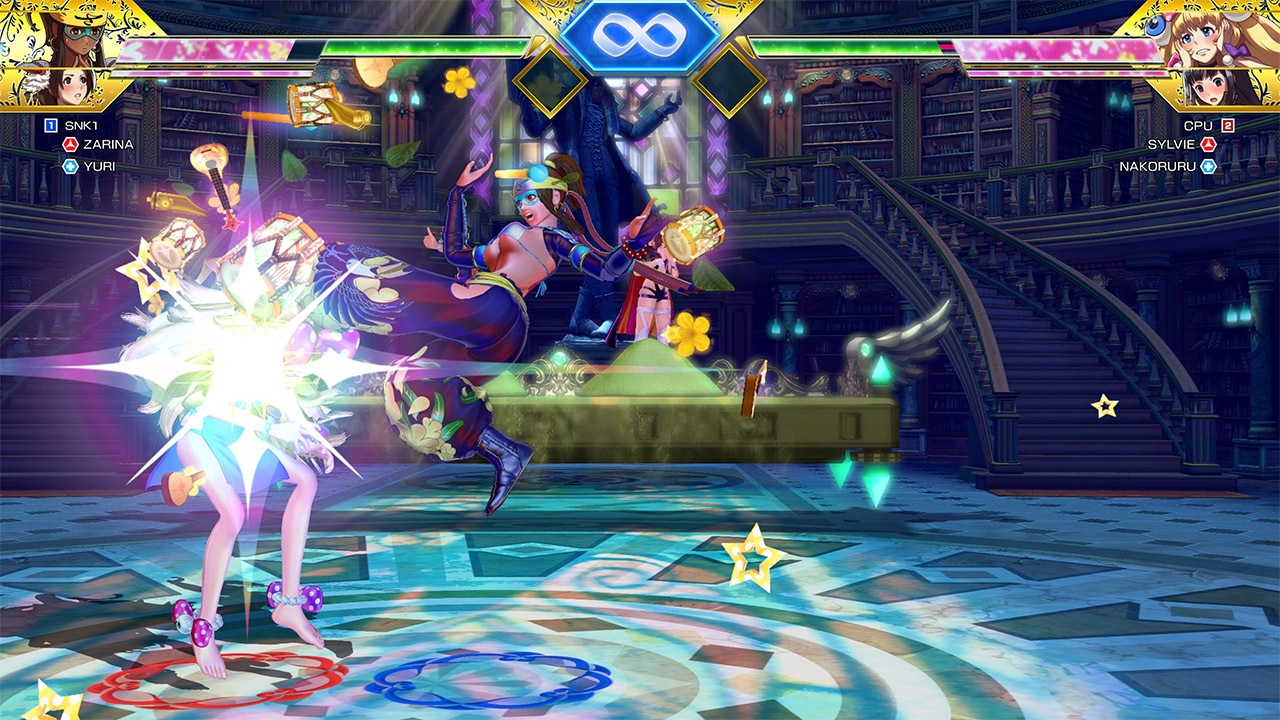The width and height of the screenshot is (1280, 720).
Task: Select the player 1 number badge
Action: [49, 124]
